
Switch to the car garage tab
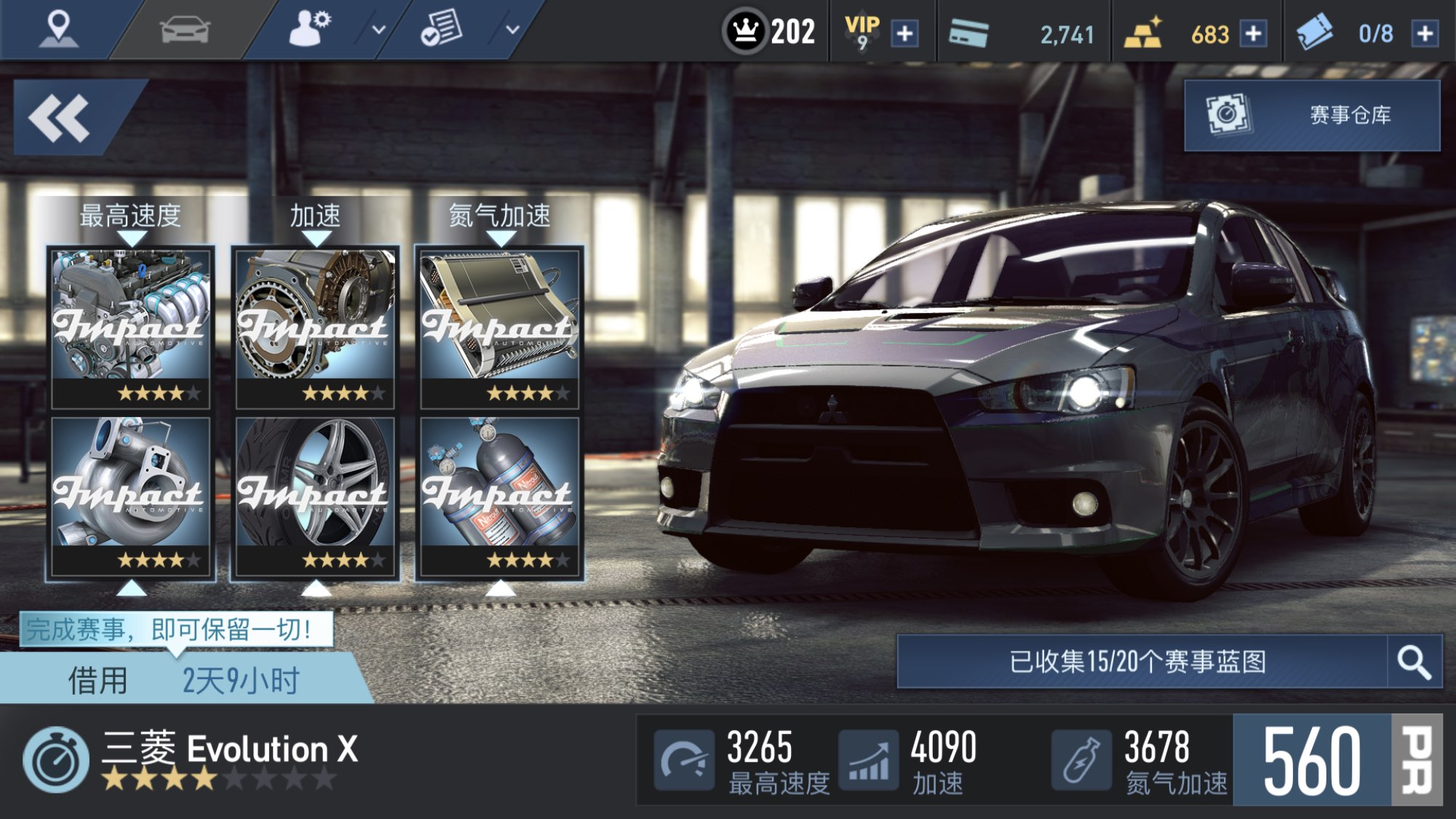185,30
